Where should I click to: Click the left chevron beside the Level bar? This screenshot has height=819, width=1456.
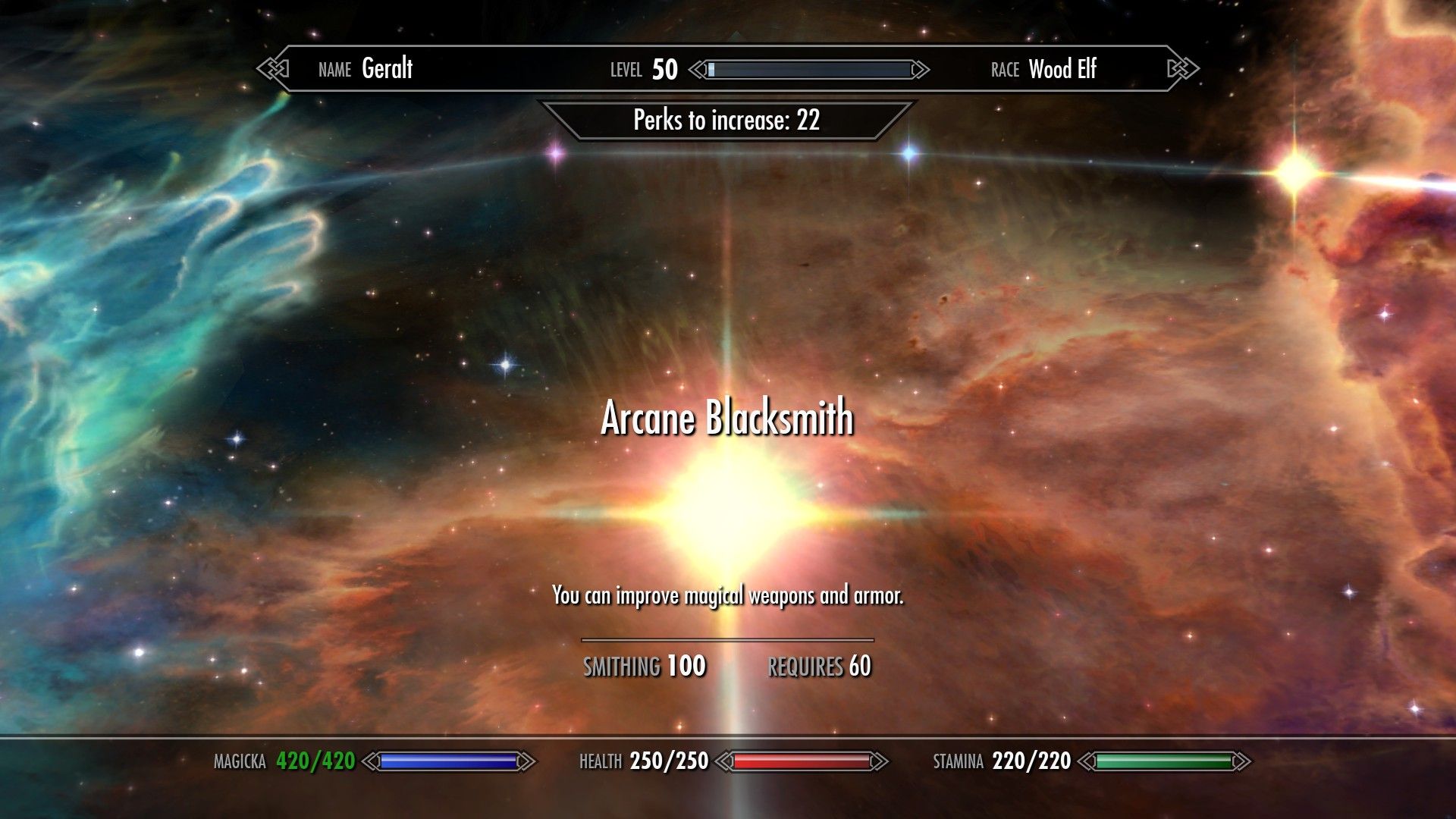[694, 69]
